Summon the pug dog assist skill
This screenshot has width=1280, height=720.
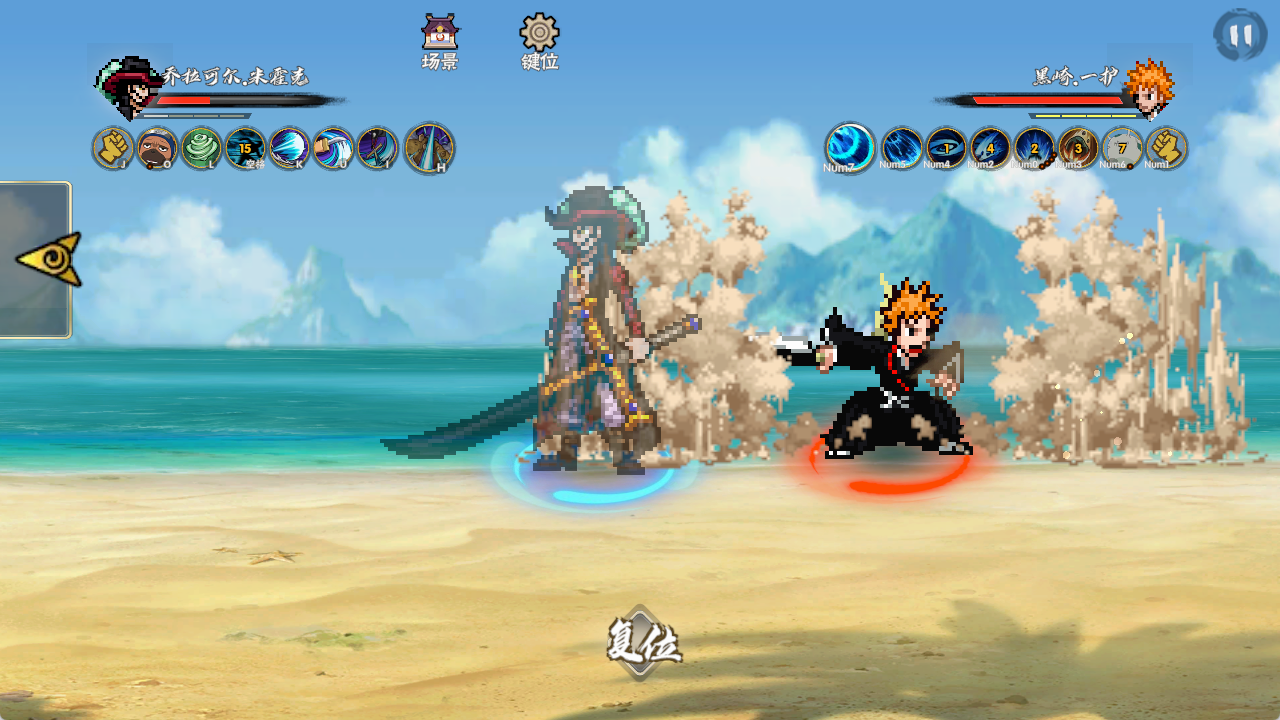(x=157, y=148)
